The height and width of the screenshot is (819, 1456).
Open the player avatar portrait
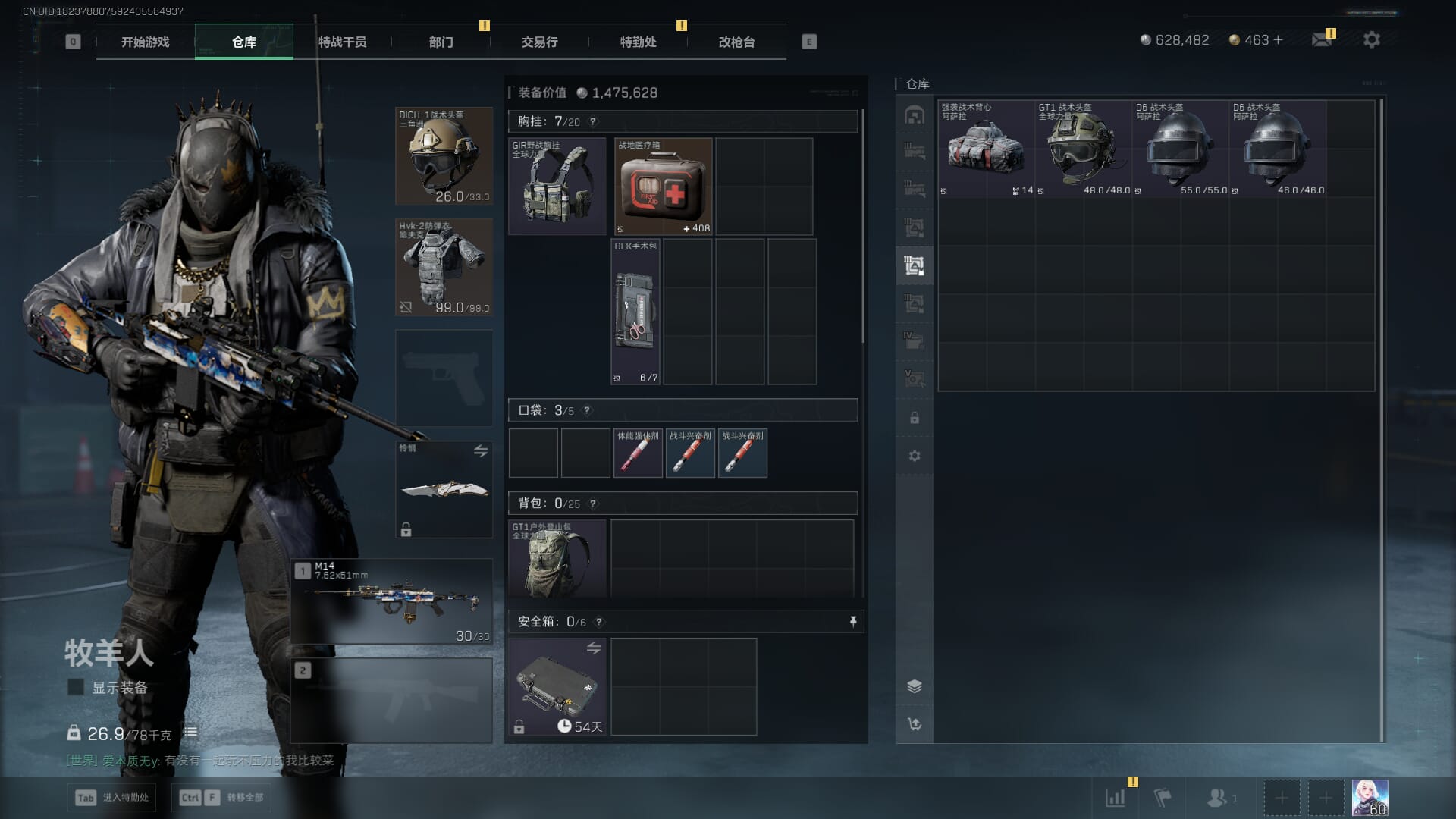[x=1370, y=798]
